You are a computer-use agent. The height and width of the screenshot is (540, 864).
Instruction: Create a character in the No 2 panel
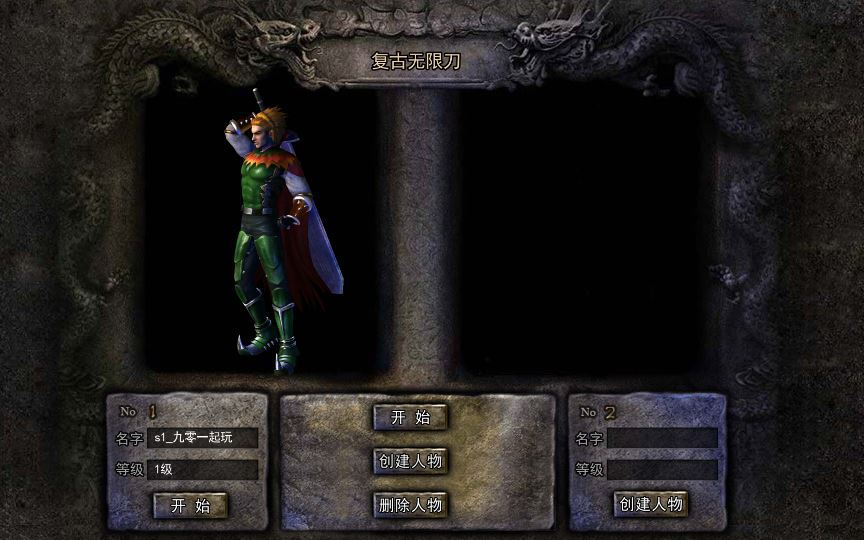[x=651, y=504]
